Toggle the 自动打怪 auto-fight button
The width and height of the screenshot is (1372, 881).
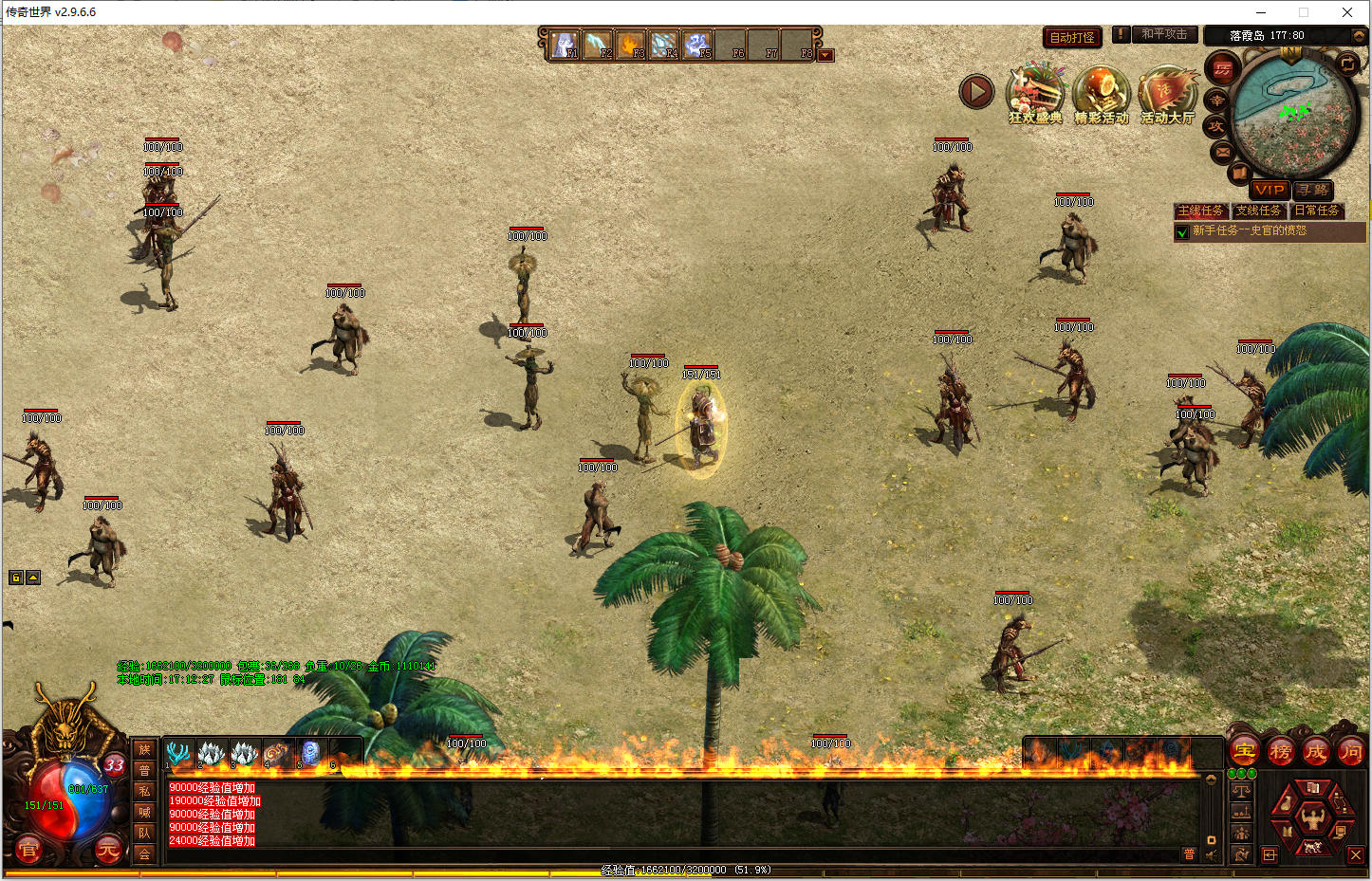(1072, 37)
